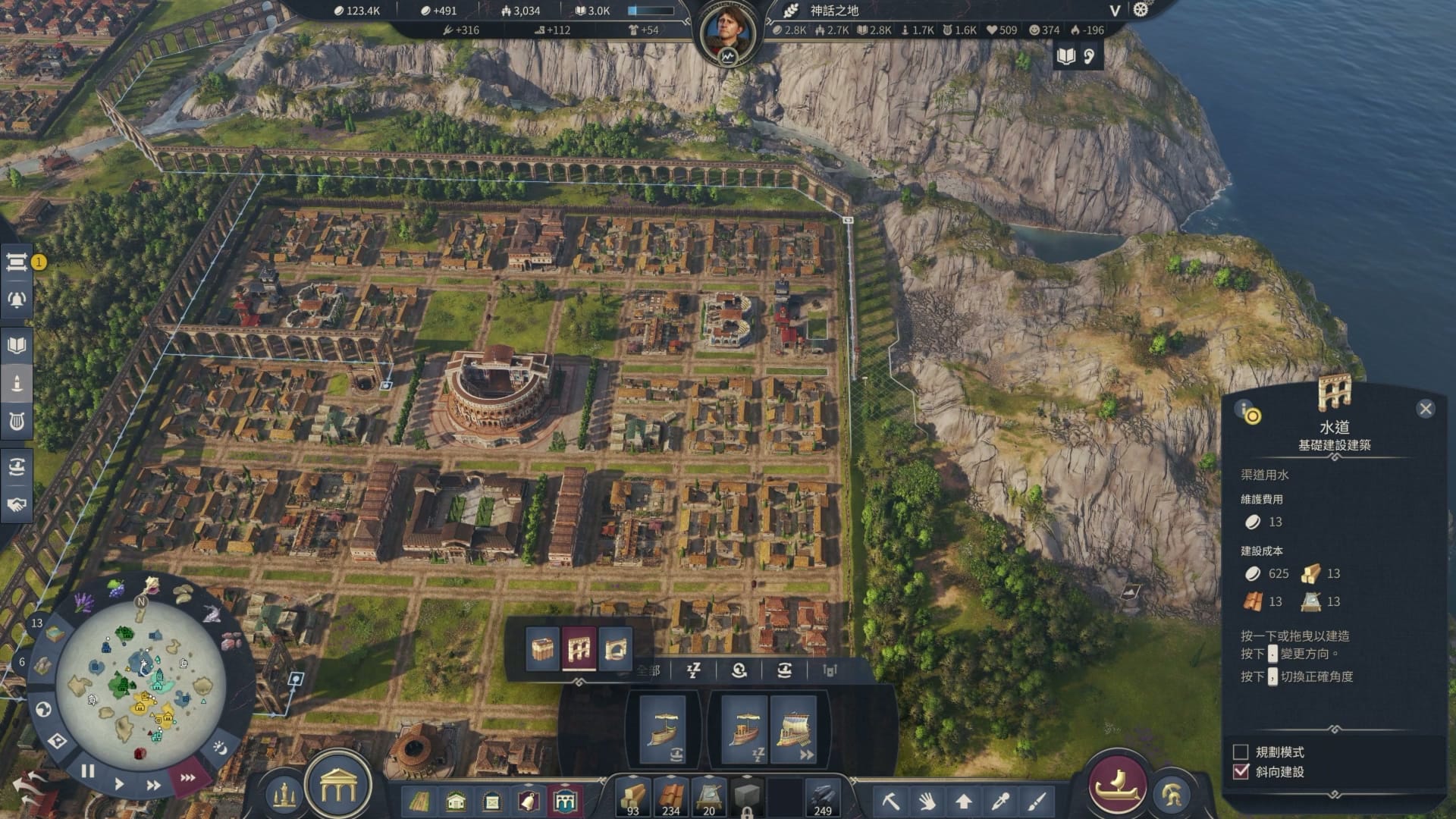Pause the game speed
1456x819 pixels.
(88, 771)
